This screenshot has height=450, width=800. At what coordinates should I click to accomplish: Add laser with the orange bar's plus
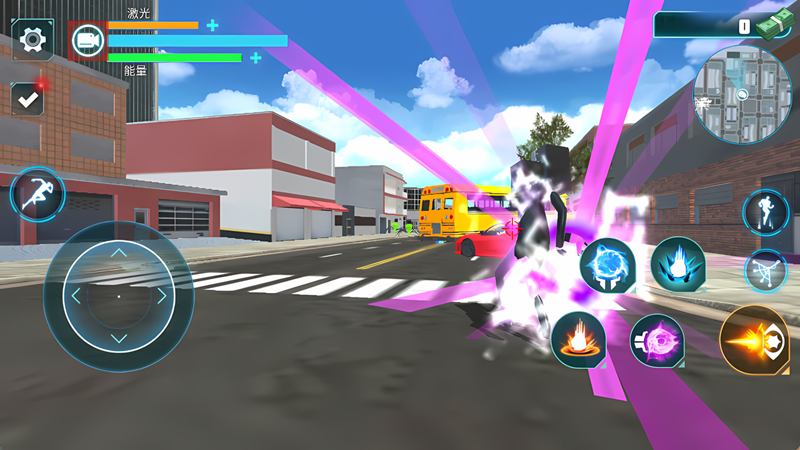click(213, 25)
